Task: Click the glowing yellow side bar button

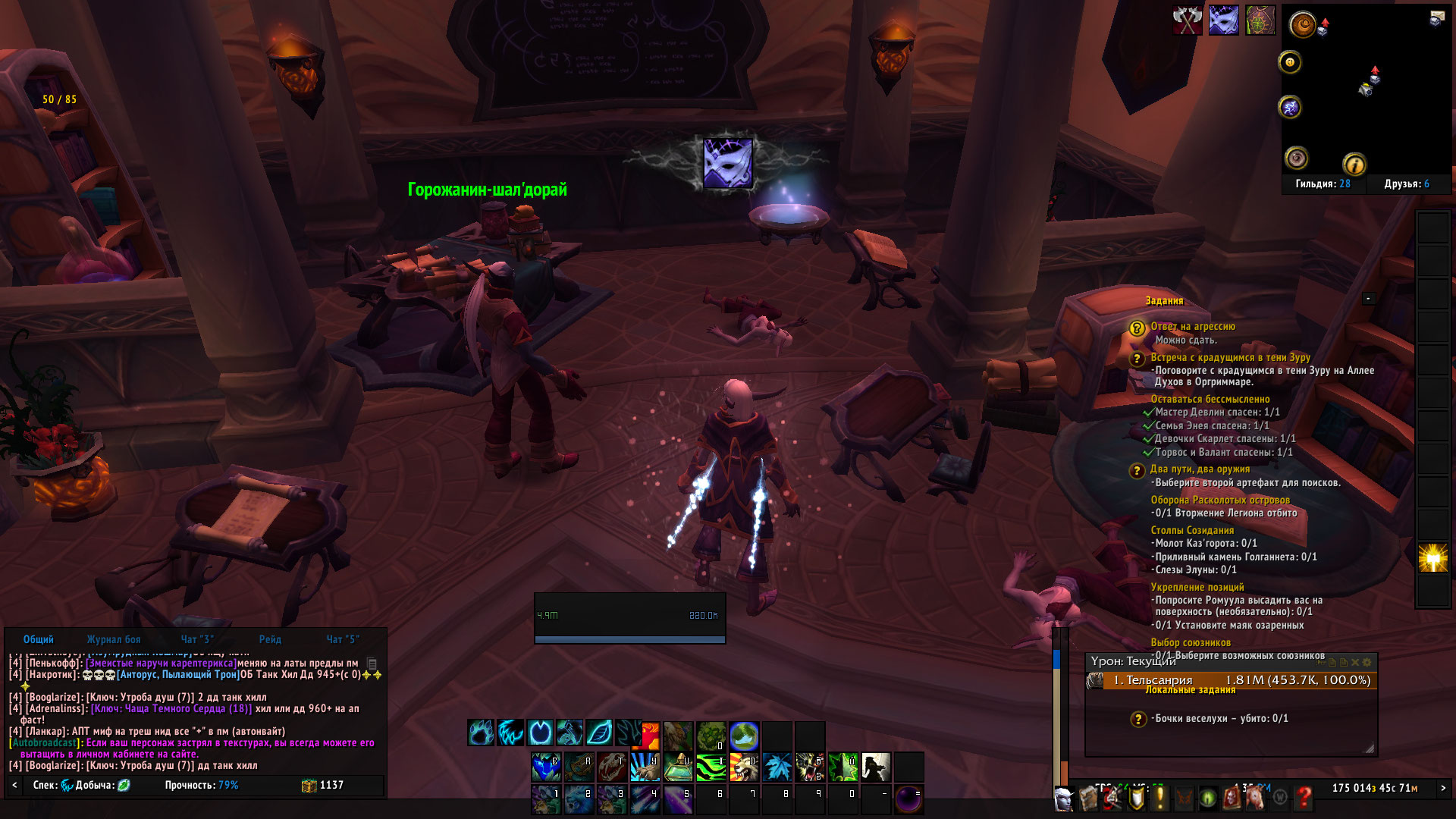Action: (x=1432, y=558)
